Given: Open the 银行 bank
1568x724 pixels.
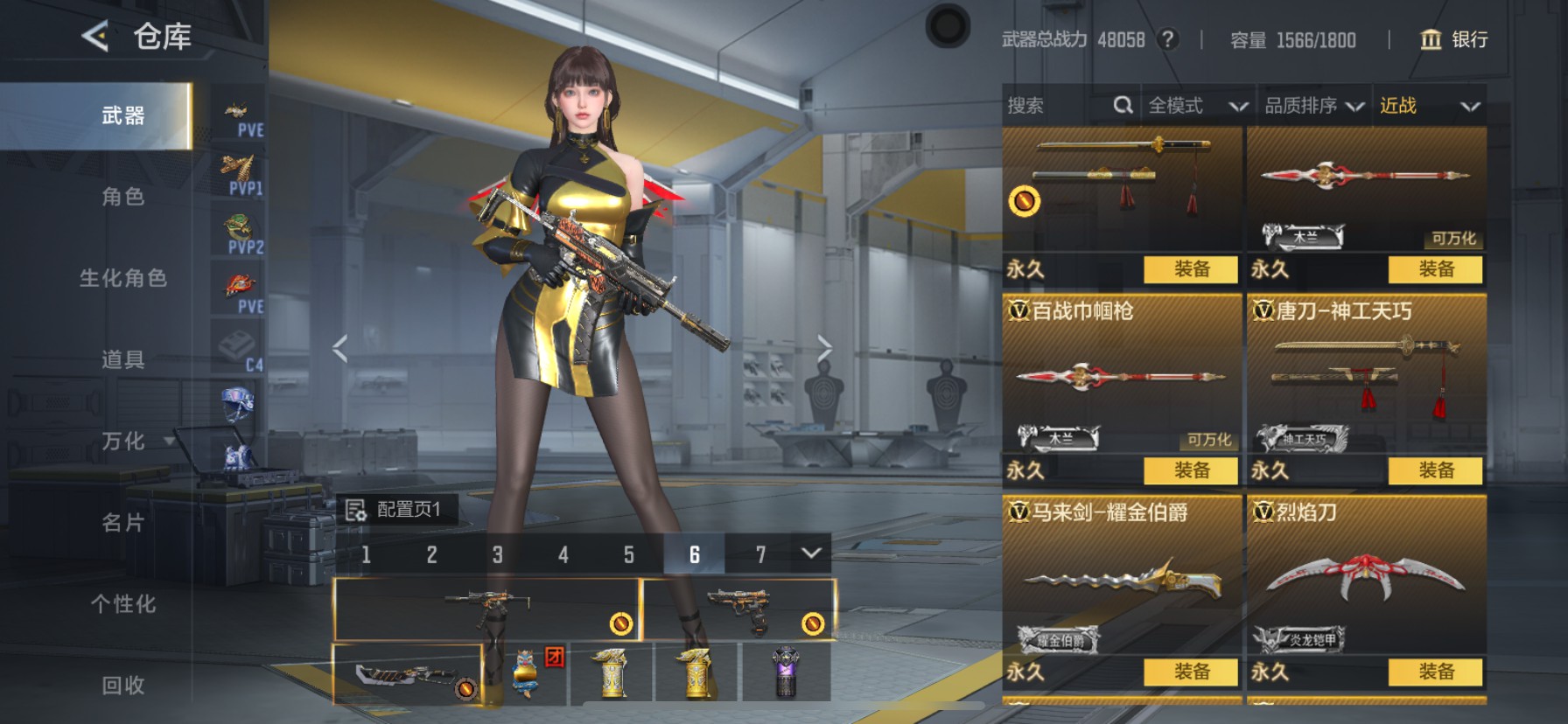Looking at the screenshot, I should (x=1453, y=39).
